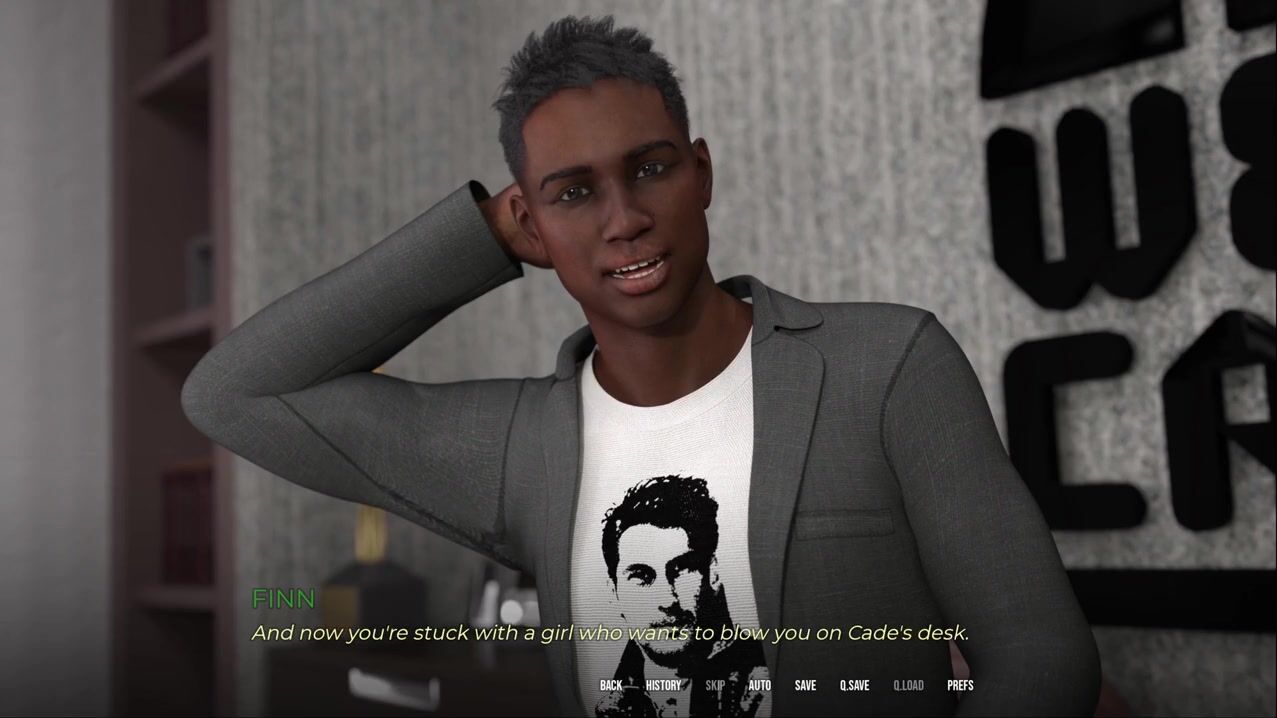The width and height of the screenshot is (1277, 718).
Task: Go back using the Back button
Action: tap(611, 685)
